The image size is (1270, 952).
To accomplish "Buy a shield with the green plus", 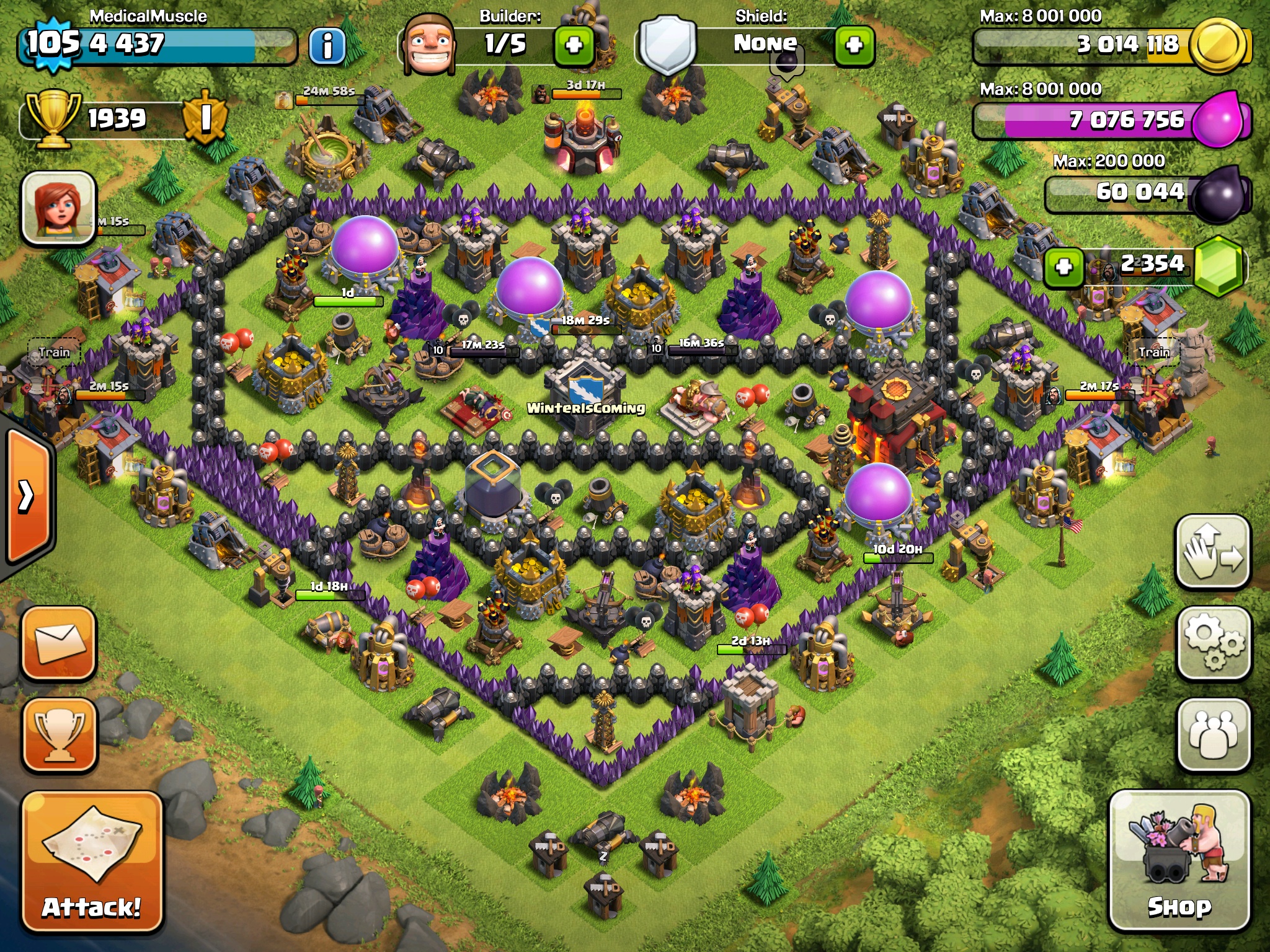I will click(854, 45).
